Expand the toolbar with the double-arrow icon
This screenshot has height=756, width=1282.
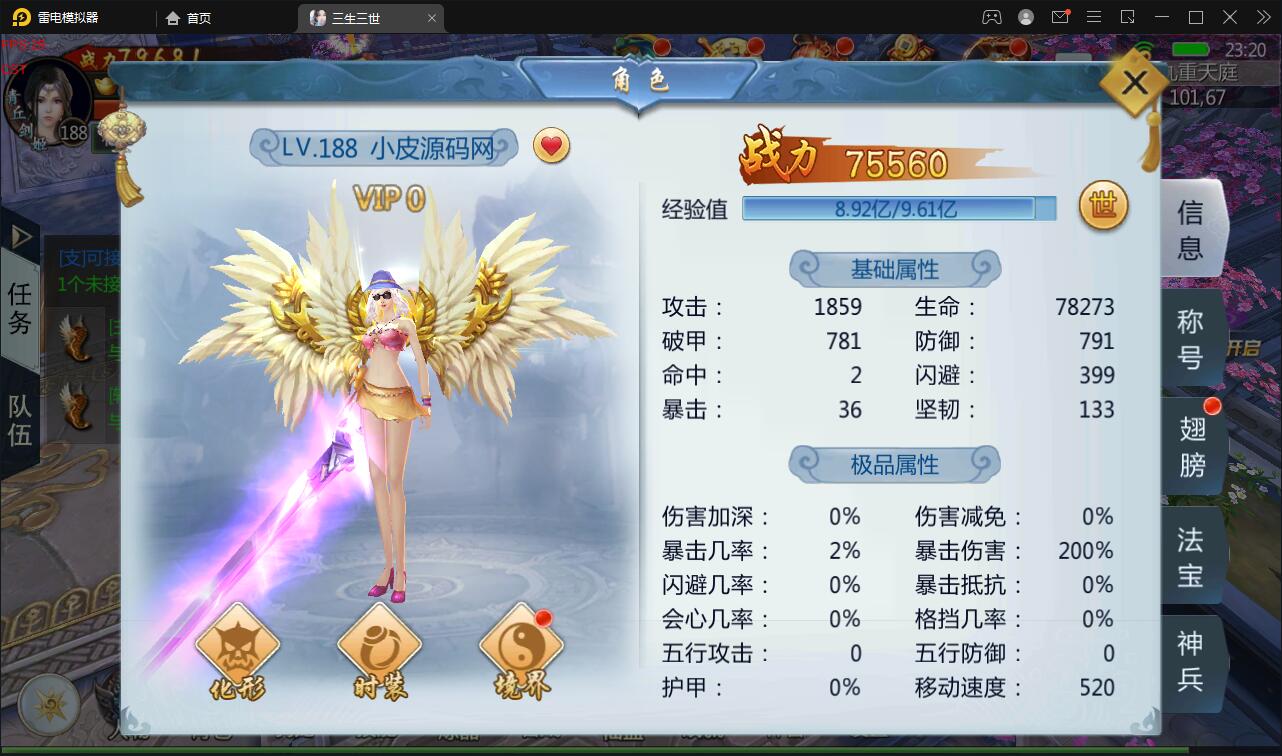pyautogui.click(x=1262, y=16)
